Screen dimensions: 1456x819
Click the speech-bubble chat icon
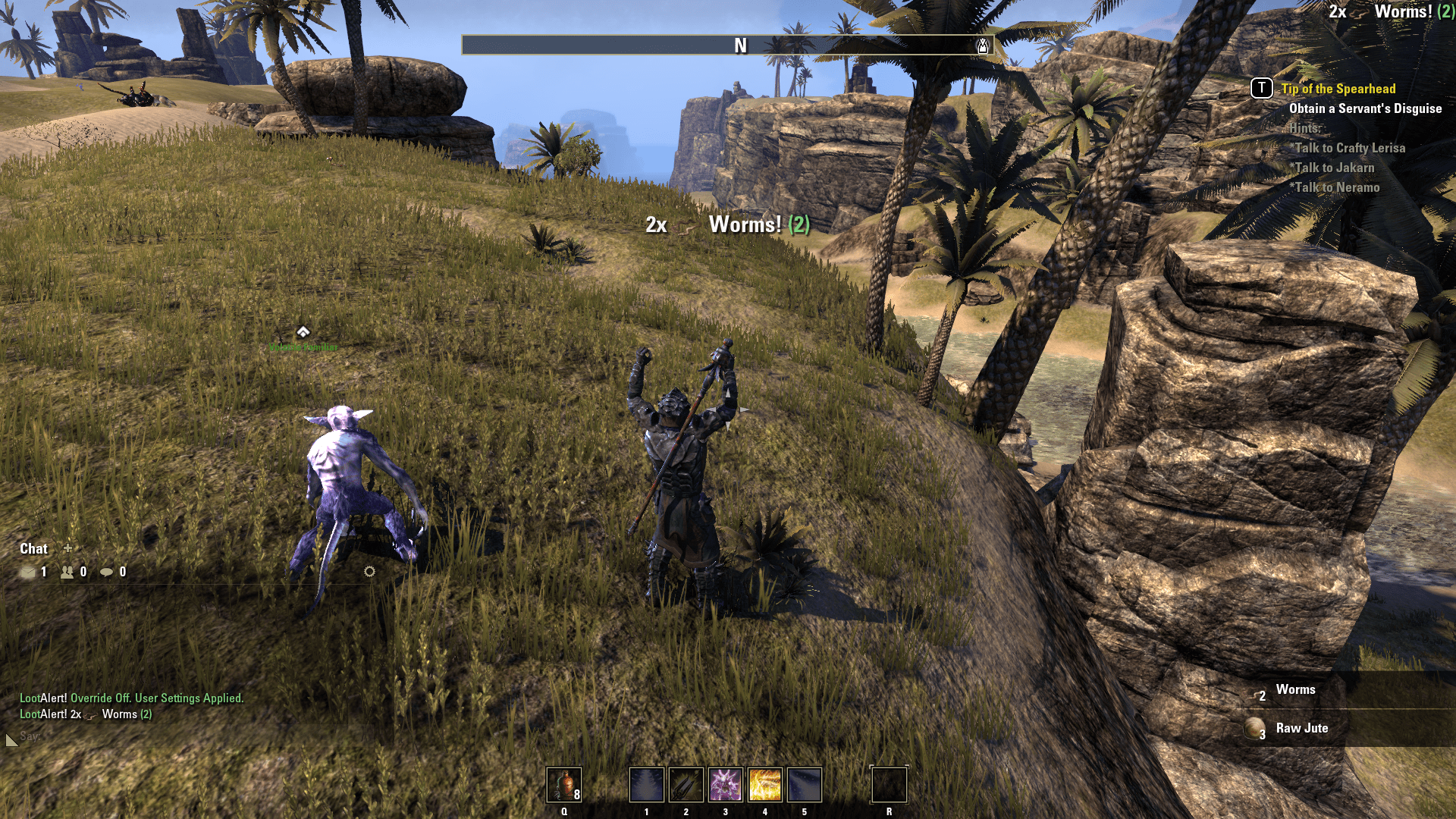(108, 573)
